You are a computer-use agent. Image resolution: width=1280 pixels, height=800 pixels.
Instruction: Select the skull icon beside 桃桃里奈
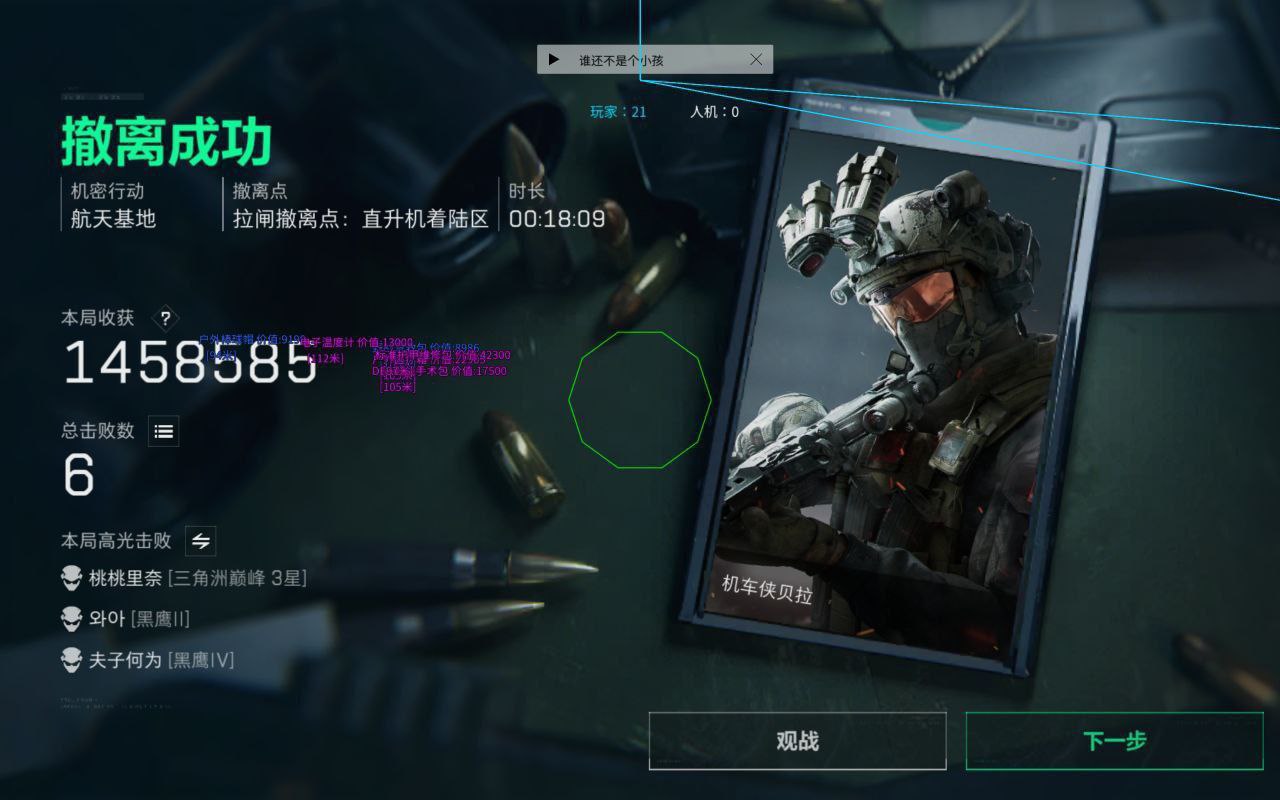click(x=71, y=578)
